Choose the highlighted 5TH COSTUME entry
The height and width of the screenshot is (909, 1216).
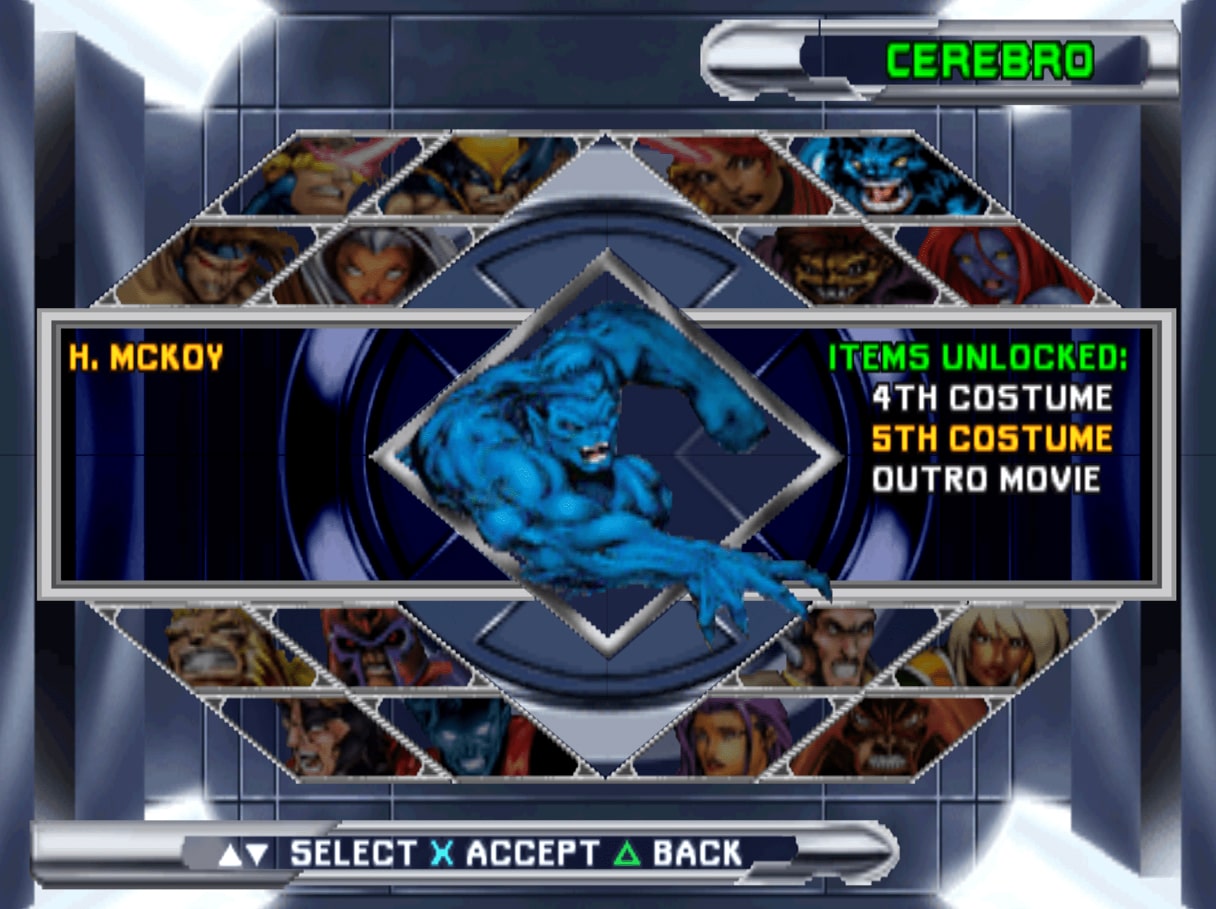(x=991, y=438)
